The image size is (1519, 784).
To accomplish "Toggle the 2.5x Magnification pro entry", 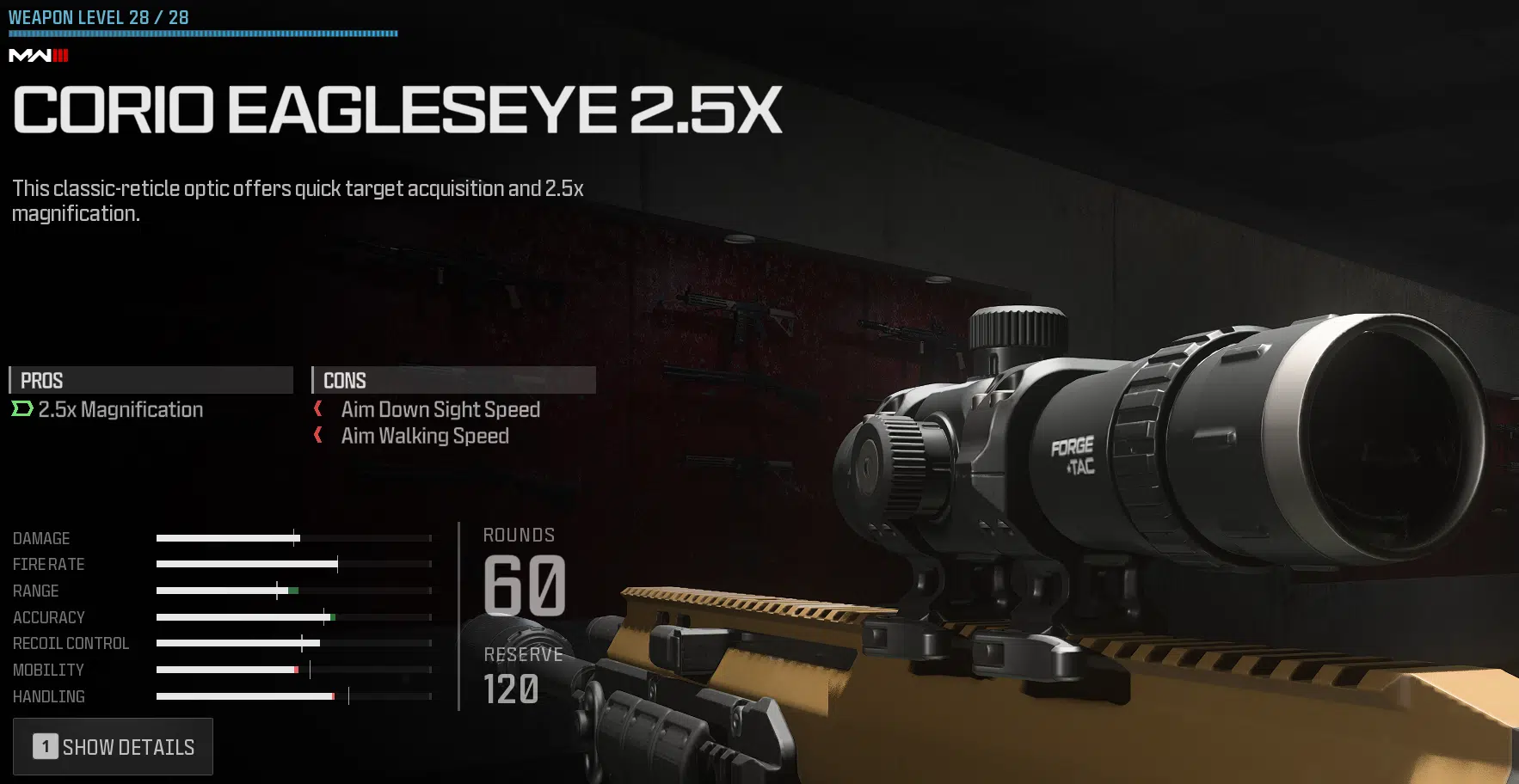I will coord(120,409).
